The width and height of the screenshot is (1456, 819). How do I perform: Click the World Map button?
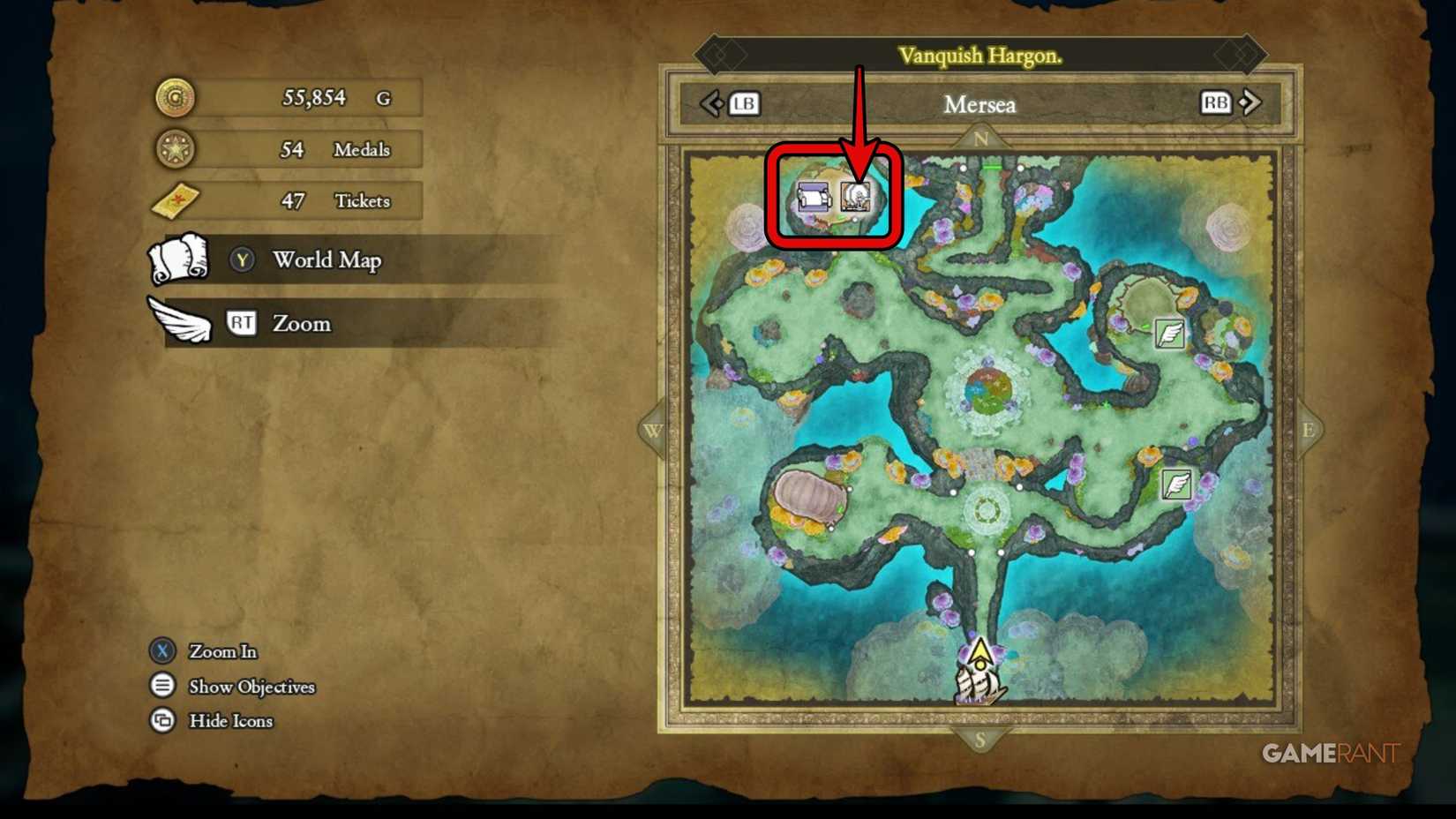point(326,260)
